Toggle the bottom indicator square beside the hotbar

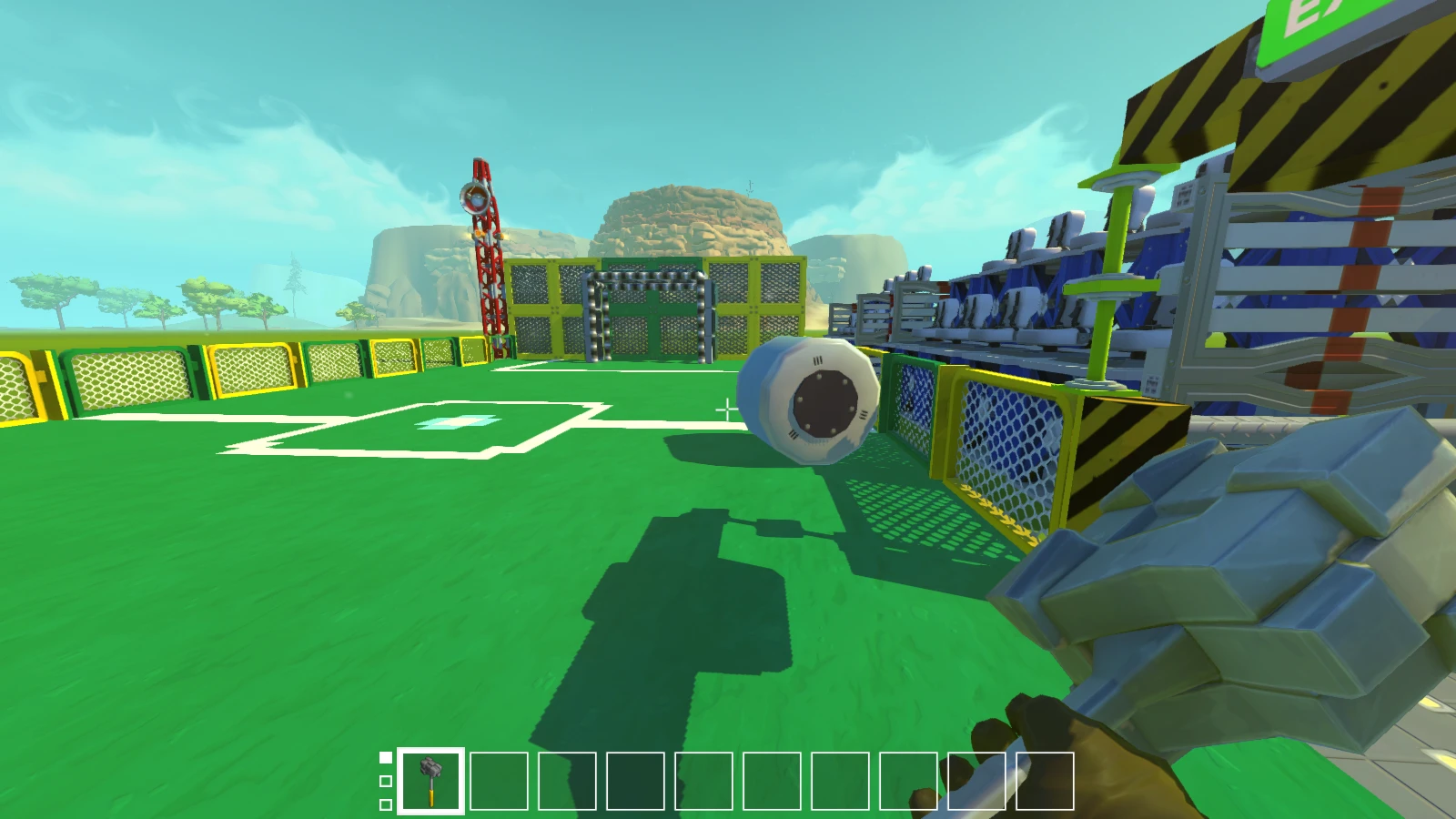[387, 805]
